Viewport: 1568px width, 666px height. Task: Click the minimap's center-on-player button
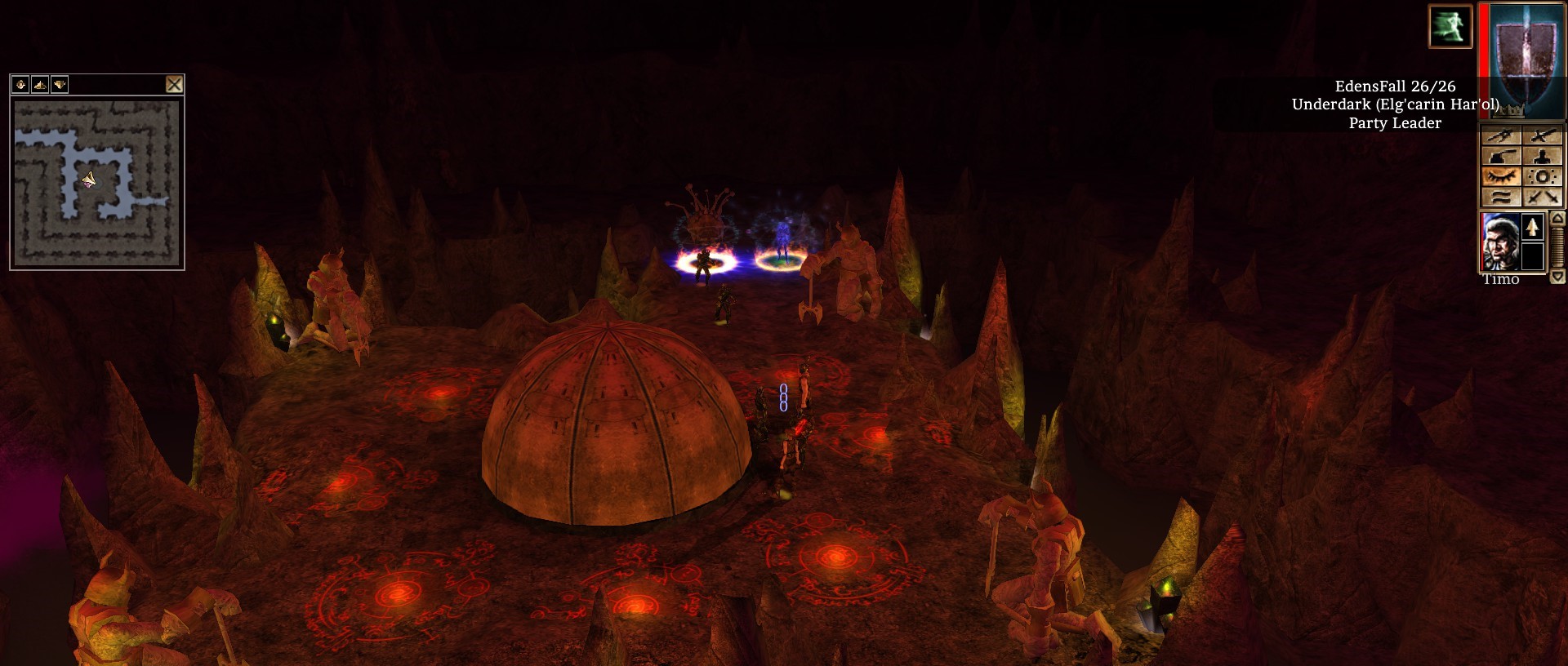point(20,84)
